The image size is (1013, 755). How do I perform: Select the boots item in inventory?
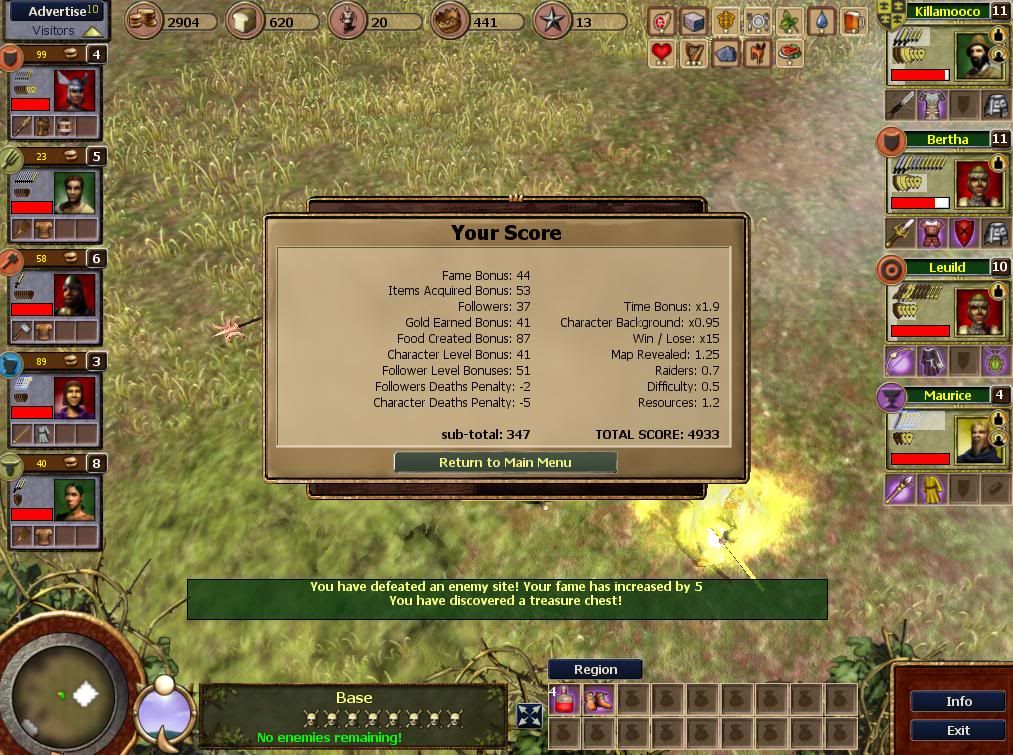click(598, 700)
